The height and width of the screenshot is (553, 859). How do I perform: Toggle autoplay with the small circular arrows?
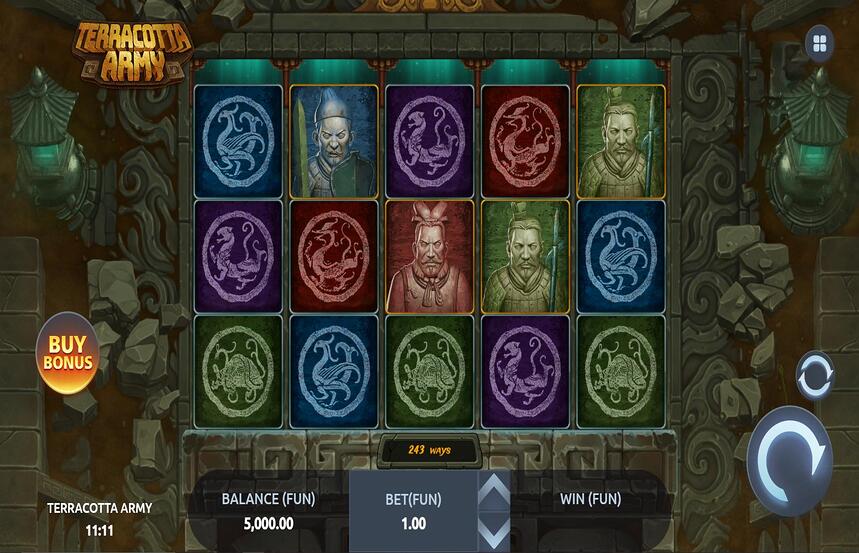[x=814, y=376]
